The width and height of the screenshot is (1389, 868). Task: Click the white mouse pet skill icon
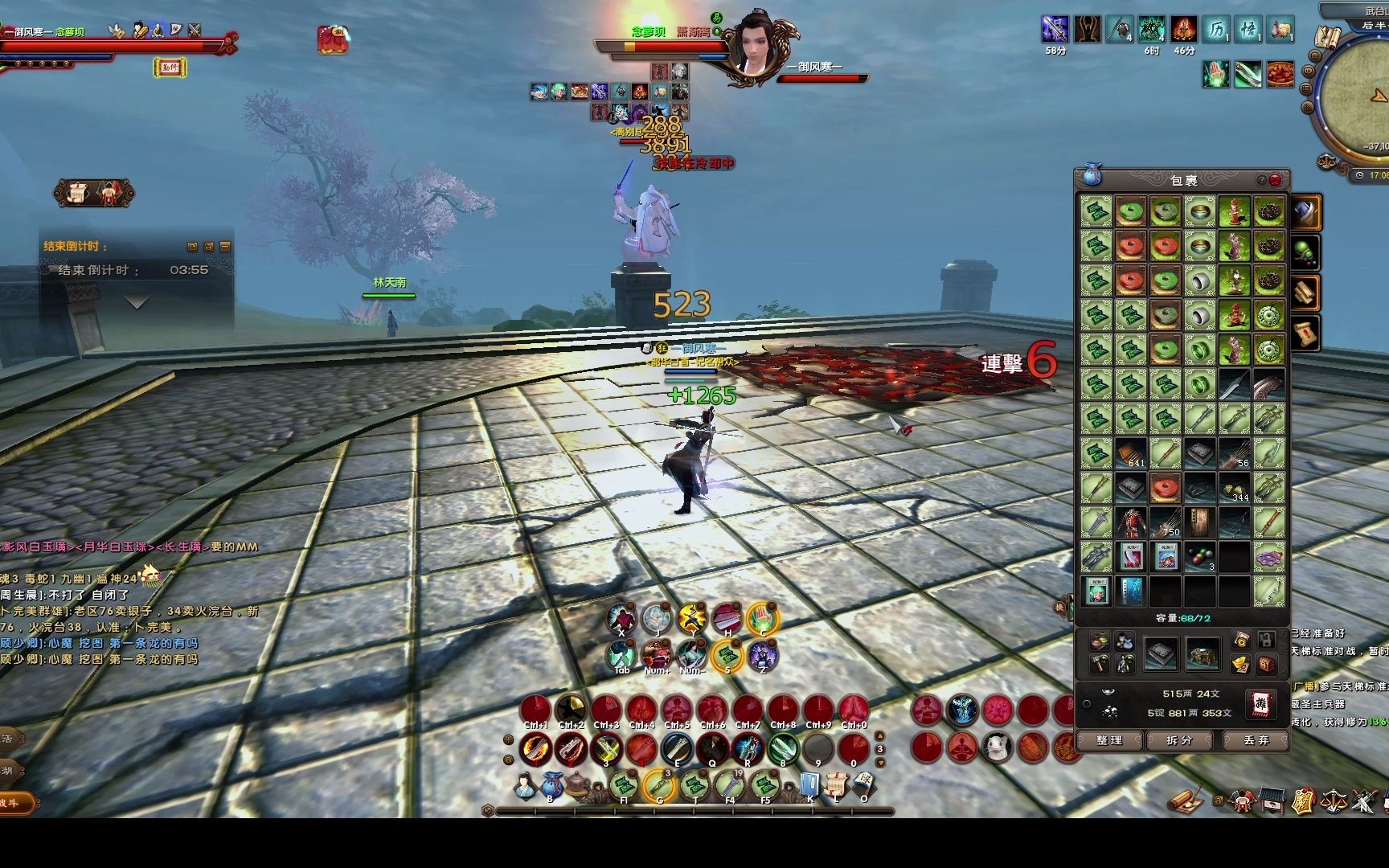pyautogui.click(x=998, y=748)
